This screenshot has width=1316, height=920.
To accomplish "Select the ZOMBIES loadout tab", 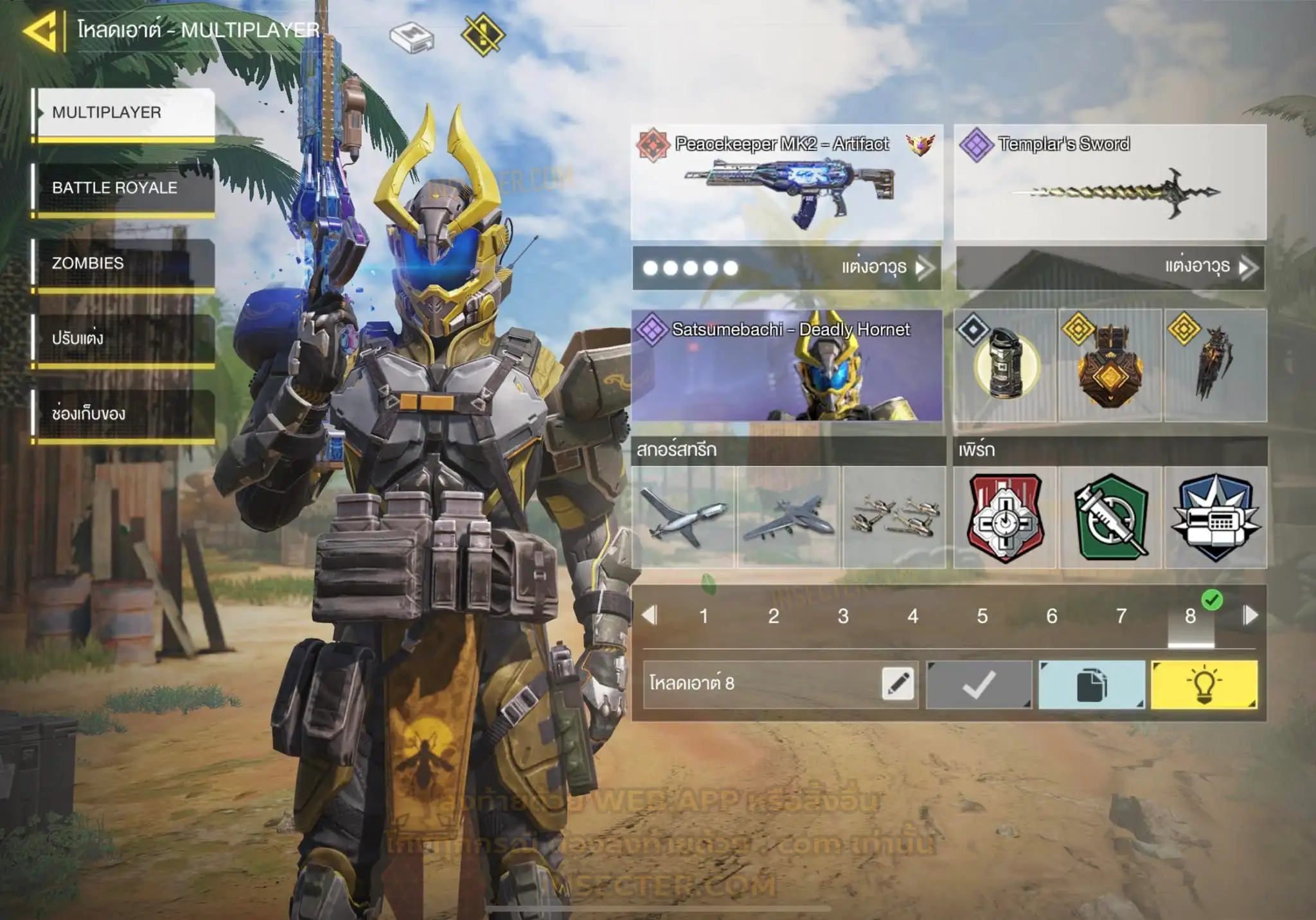I will coord(124,263).
